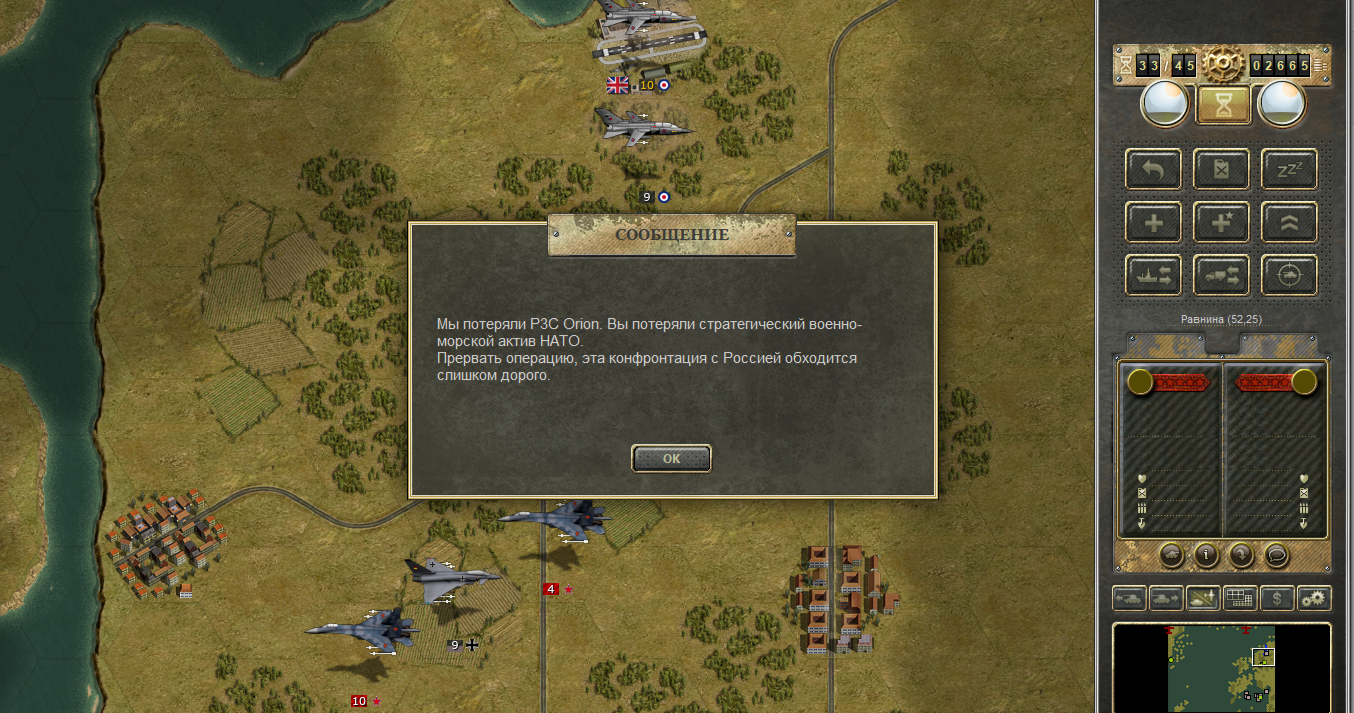Open unit info with the round 'i' button
The width and height of the screenshot is (1354, 713).
[x=1206, y=554]
